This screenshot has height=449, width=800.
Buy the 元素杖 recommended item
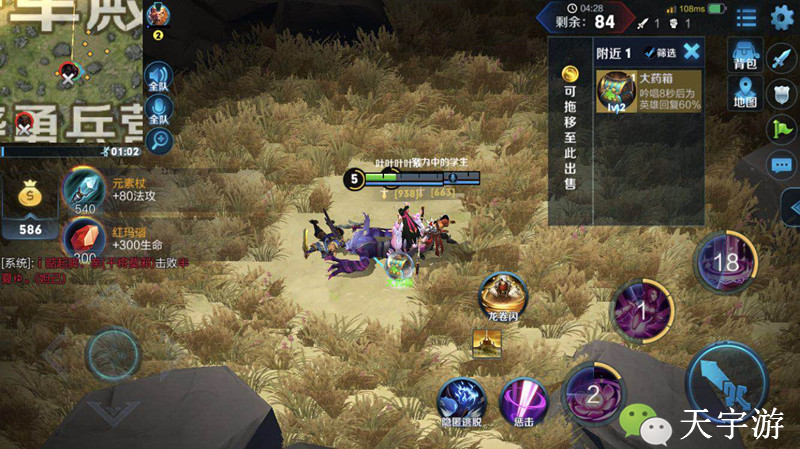point(84,188)
